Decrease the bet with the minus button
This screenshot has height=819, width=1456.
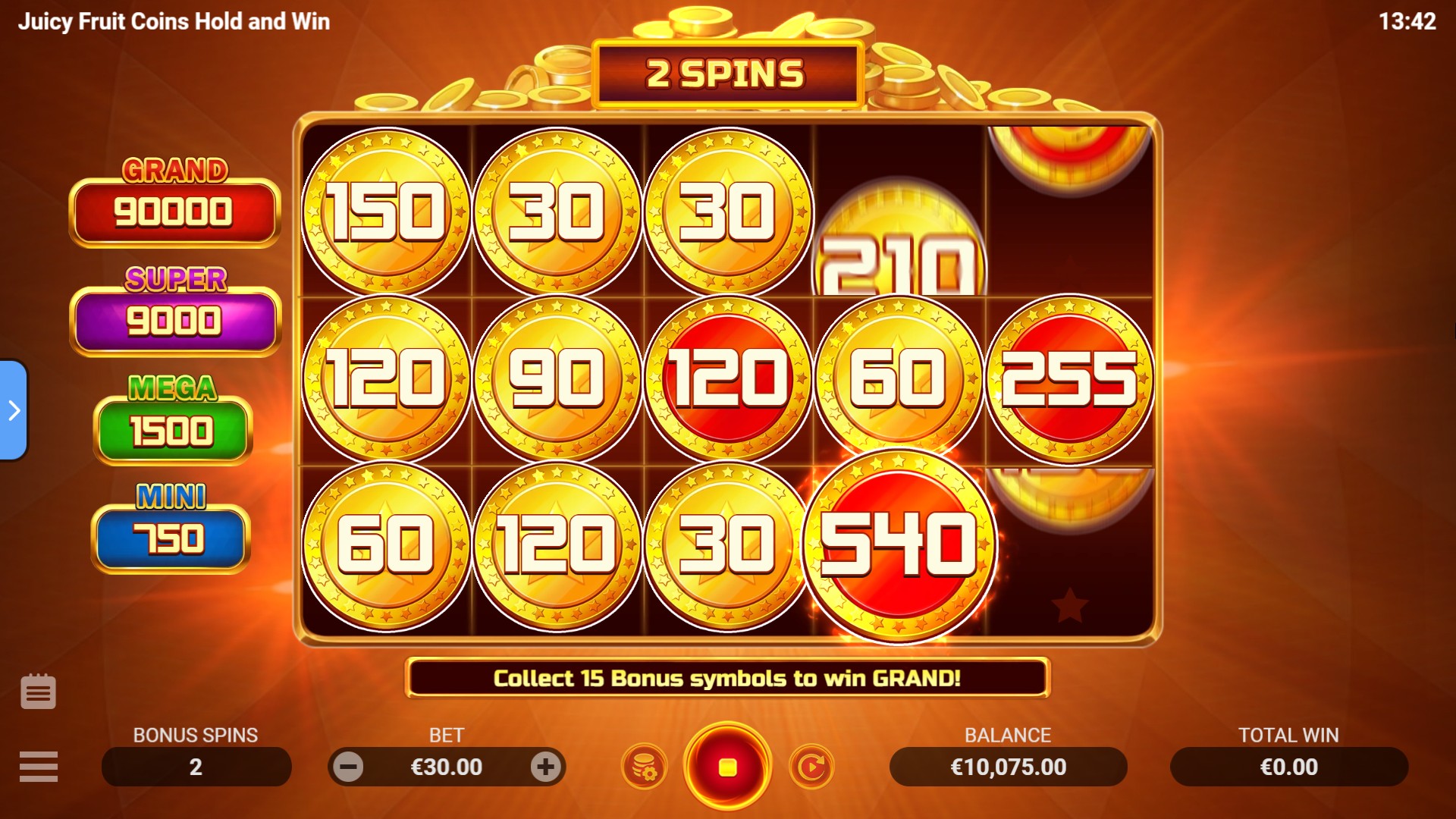tap(349, 767)
